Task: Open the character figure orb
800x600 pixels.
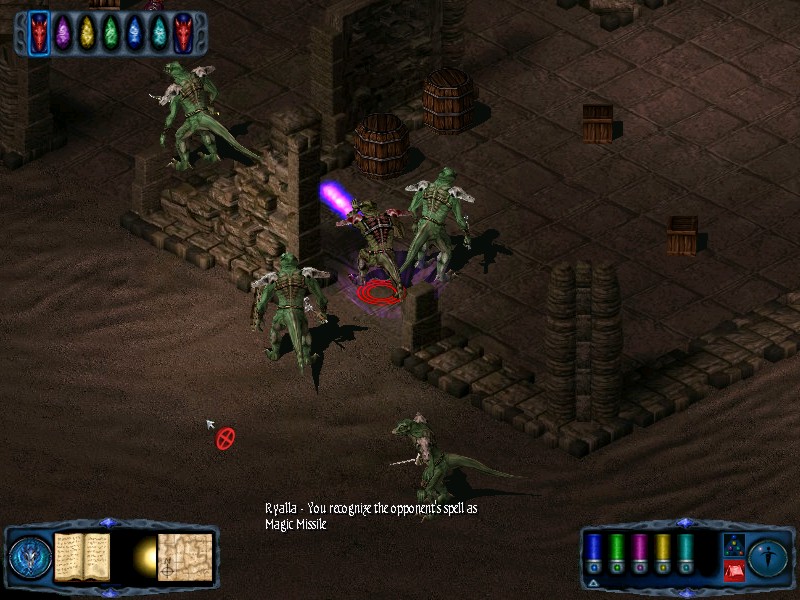Action: click(x=769, y=557)
